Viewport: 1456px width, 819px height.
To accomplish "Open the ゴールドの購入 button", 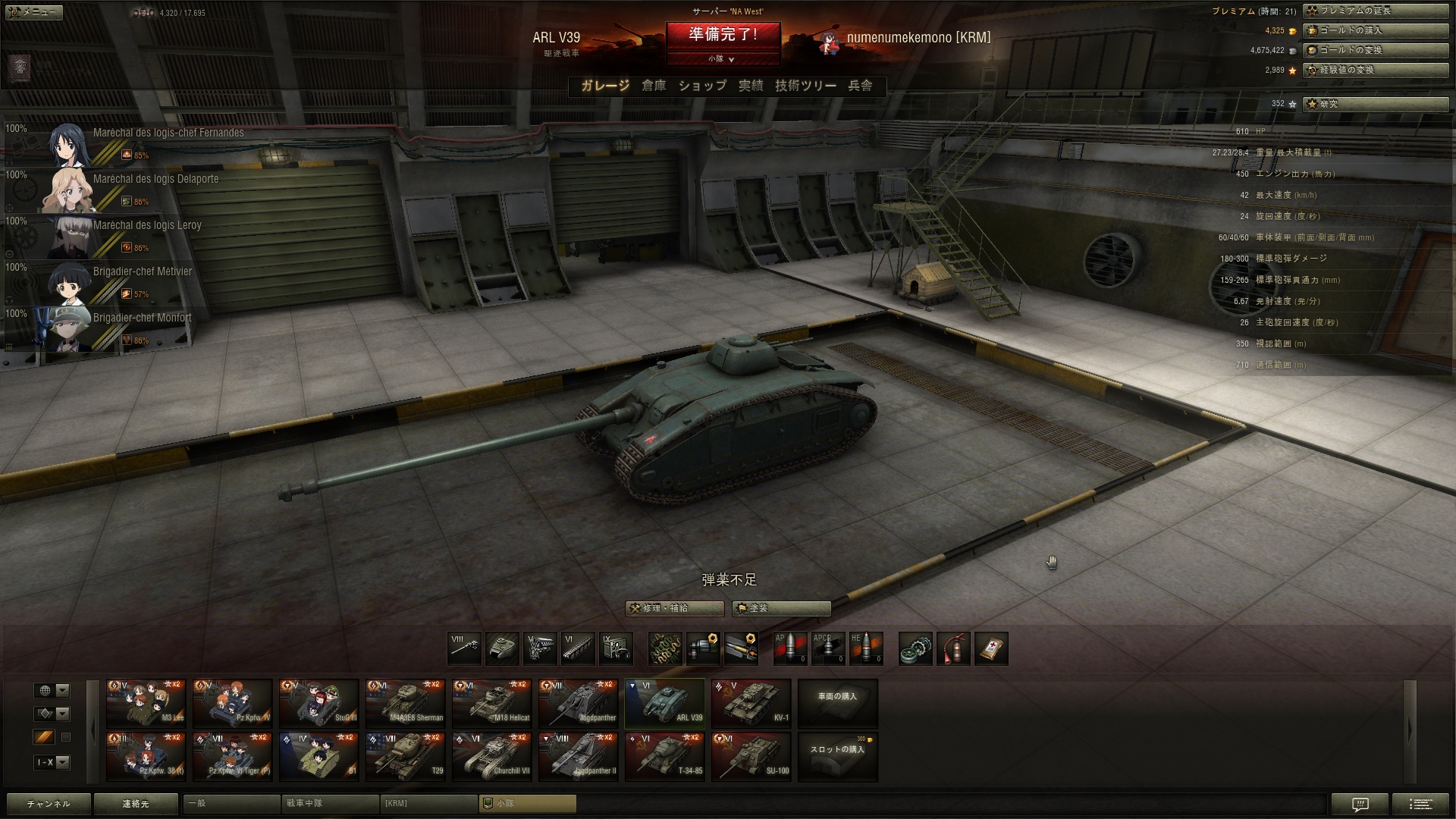I will click(1375, 30).
